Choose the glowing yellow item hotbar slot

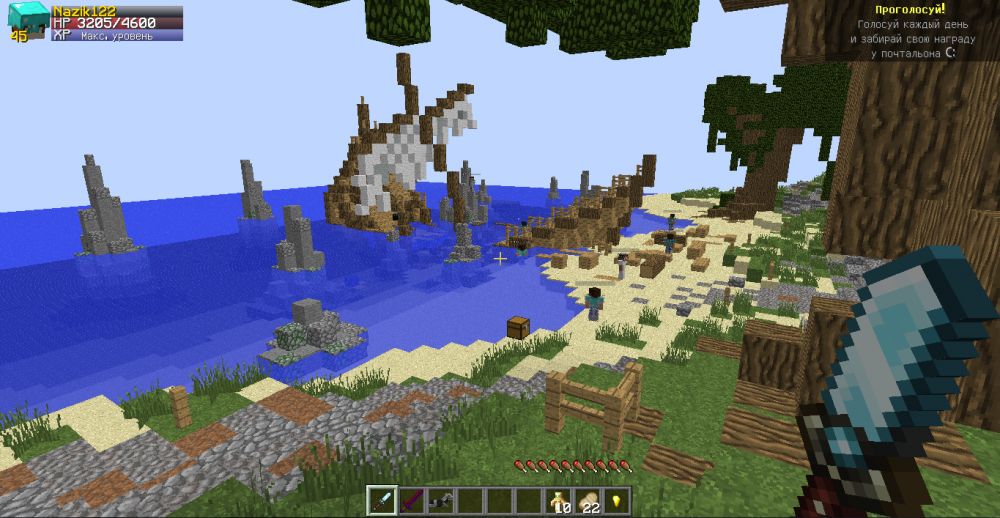pos(617,500)
